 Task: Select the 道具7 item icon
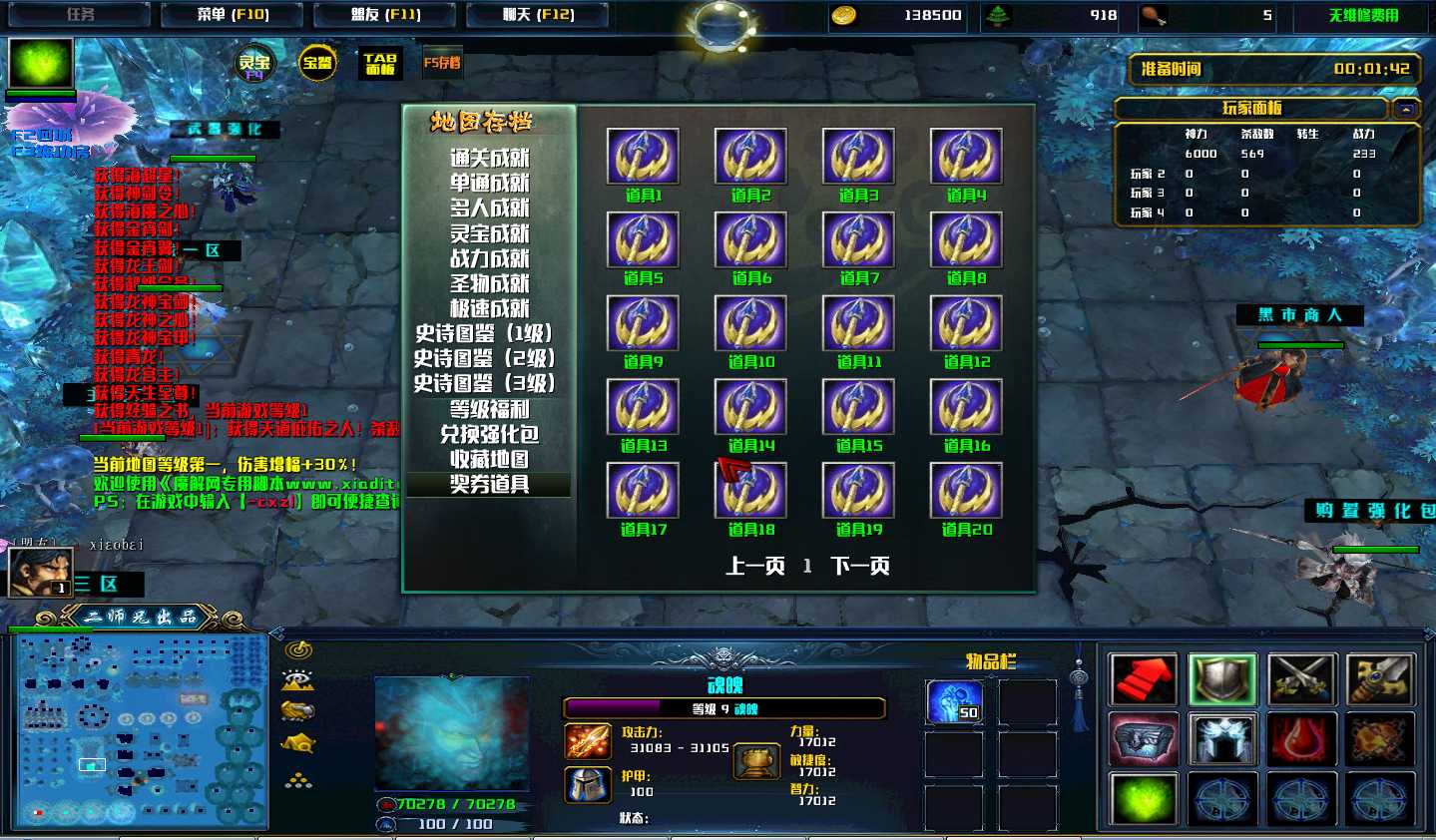point(858,239)
